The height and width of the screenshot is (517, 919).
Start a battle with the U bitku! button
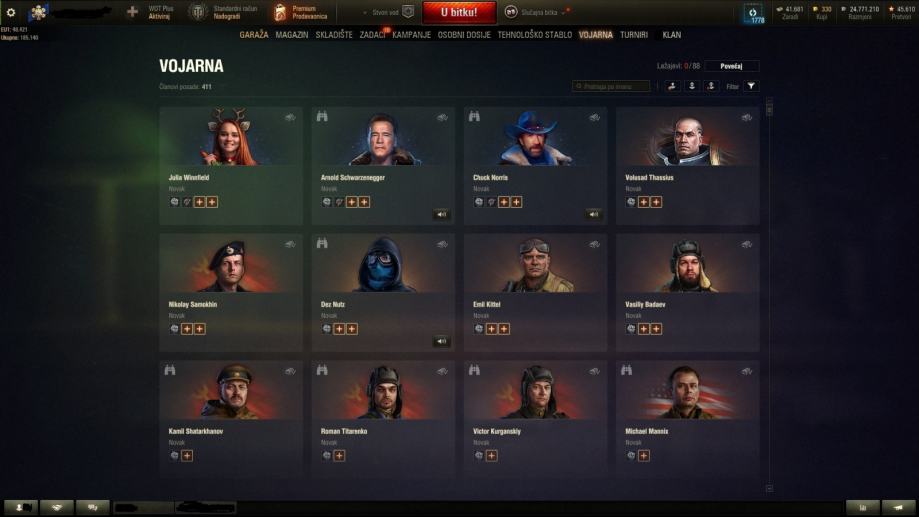[x=458, y=12]
